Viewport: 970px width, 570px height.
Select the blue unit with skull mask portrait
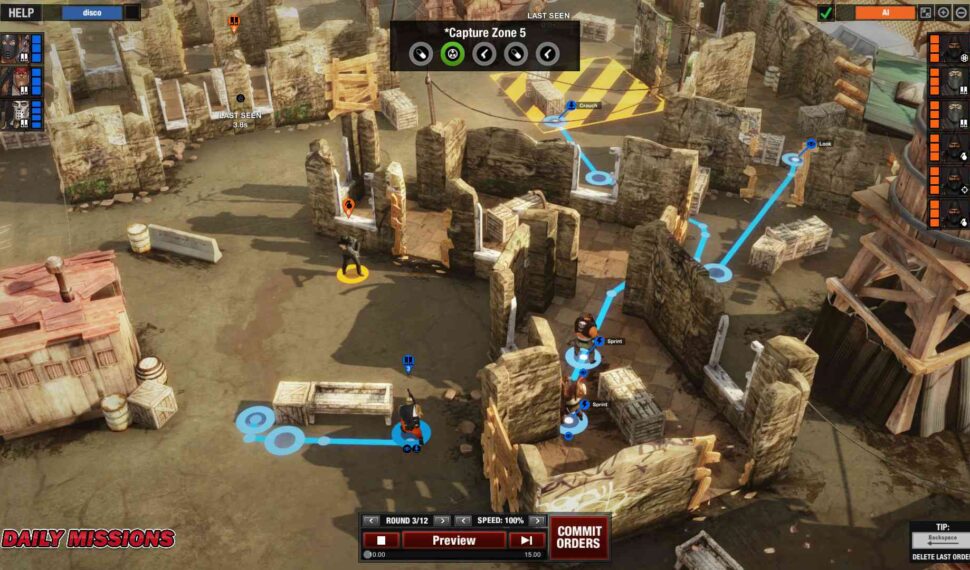click(15, 113)
